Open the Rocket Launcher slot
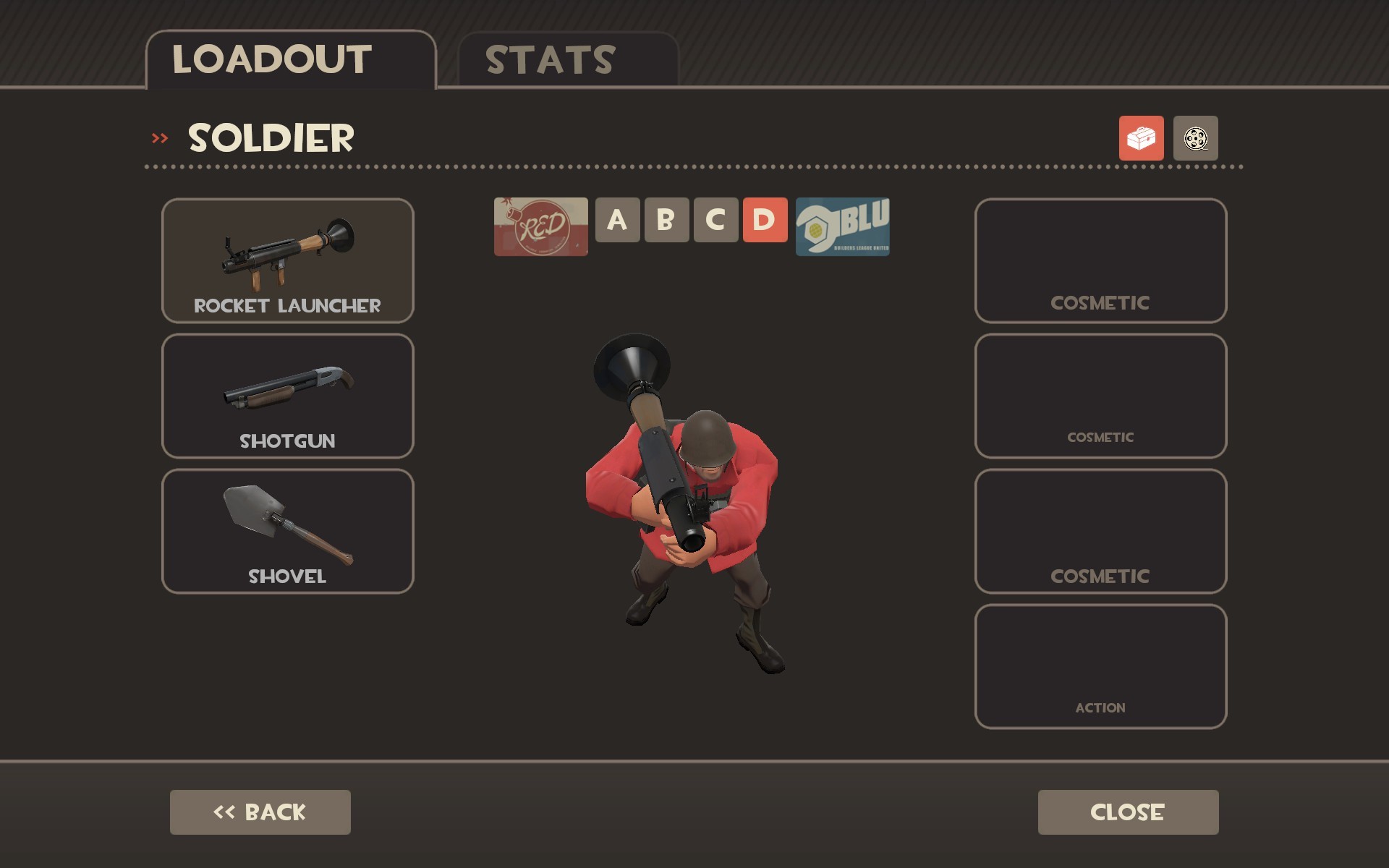This screenshot has height=868, width=1389. pos(287,260)
